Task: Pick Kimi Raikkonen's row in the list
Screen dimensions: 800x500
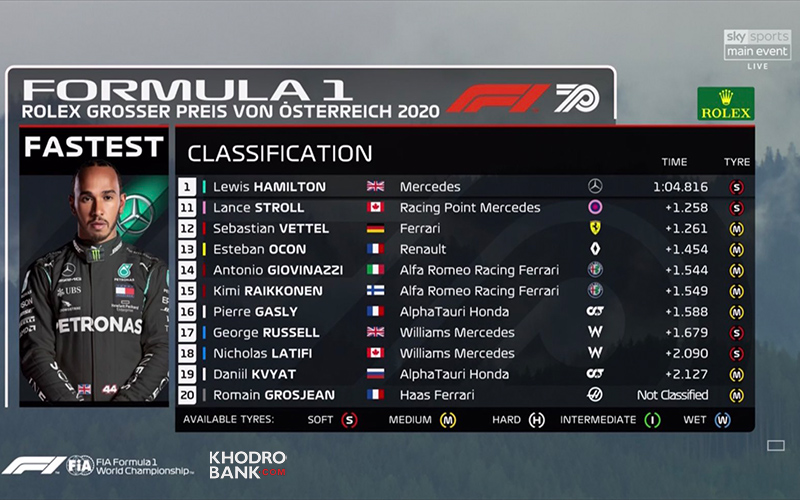Action: point(465,291)
